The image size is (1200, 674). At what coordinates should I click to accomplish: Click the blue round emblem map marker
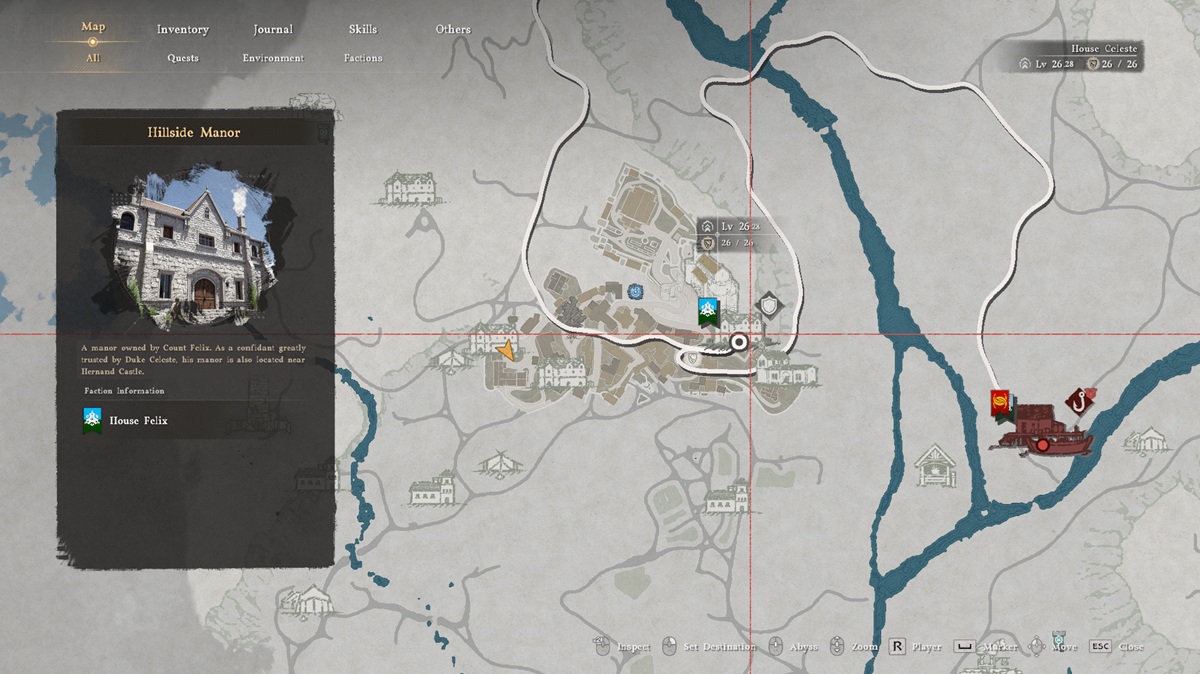634,291
